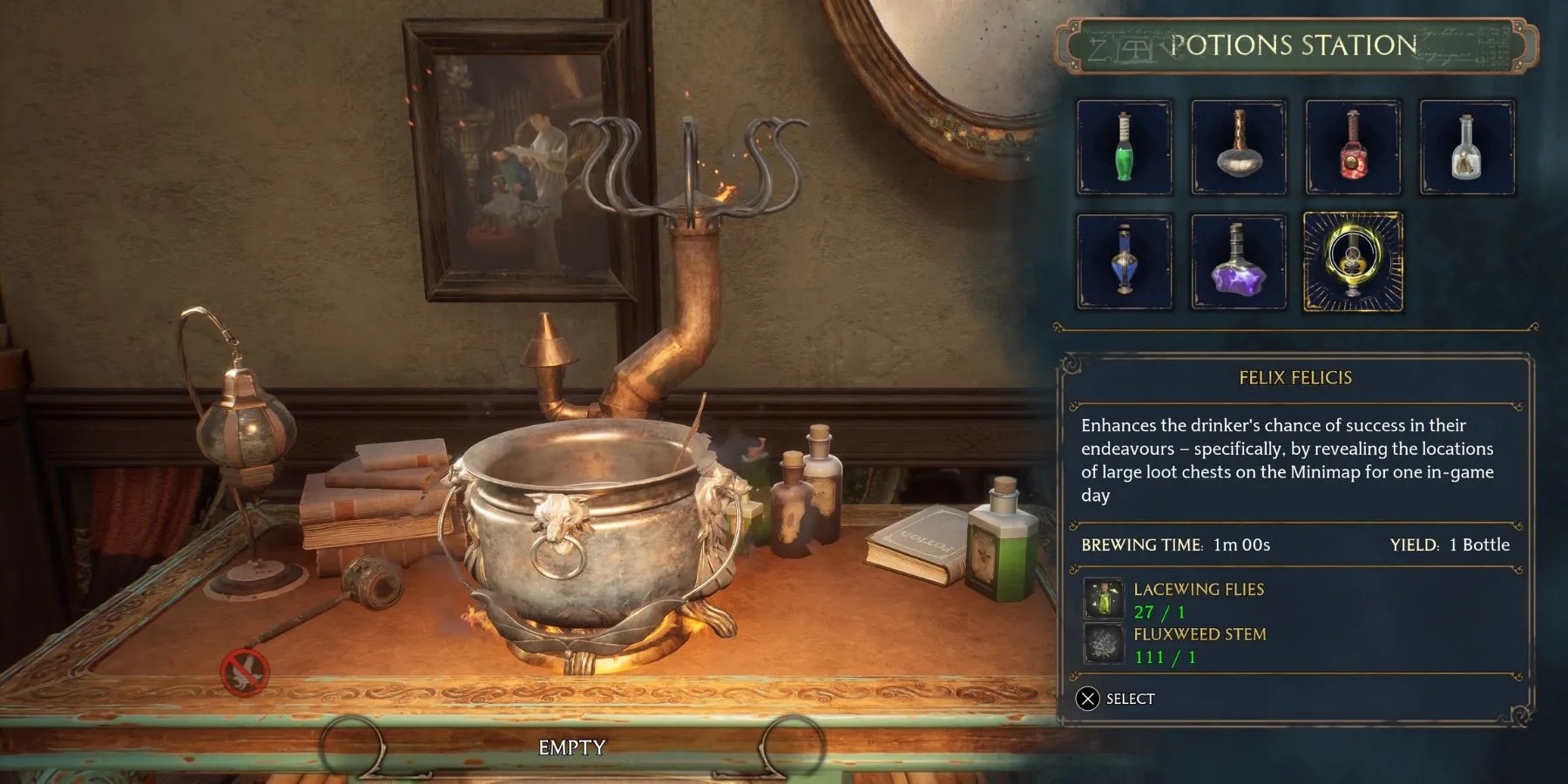Choose the grey stone Edurus potion recipe
This screenshot has height=784, width=1568.
(1238, 146)
